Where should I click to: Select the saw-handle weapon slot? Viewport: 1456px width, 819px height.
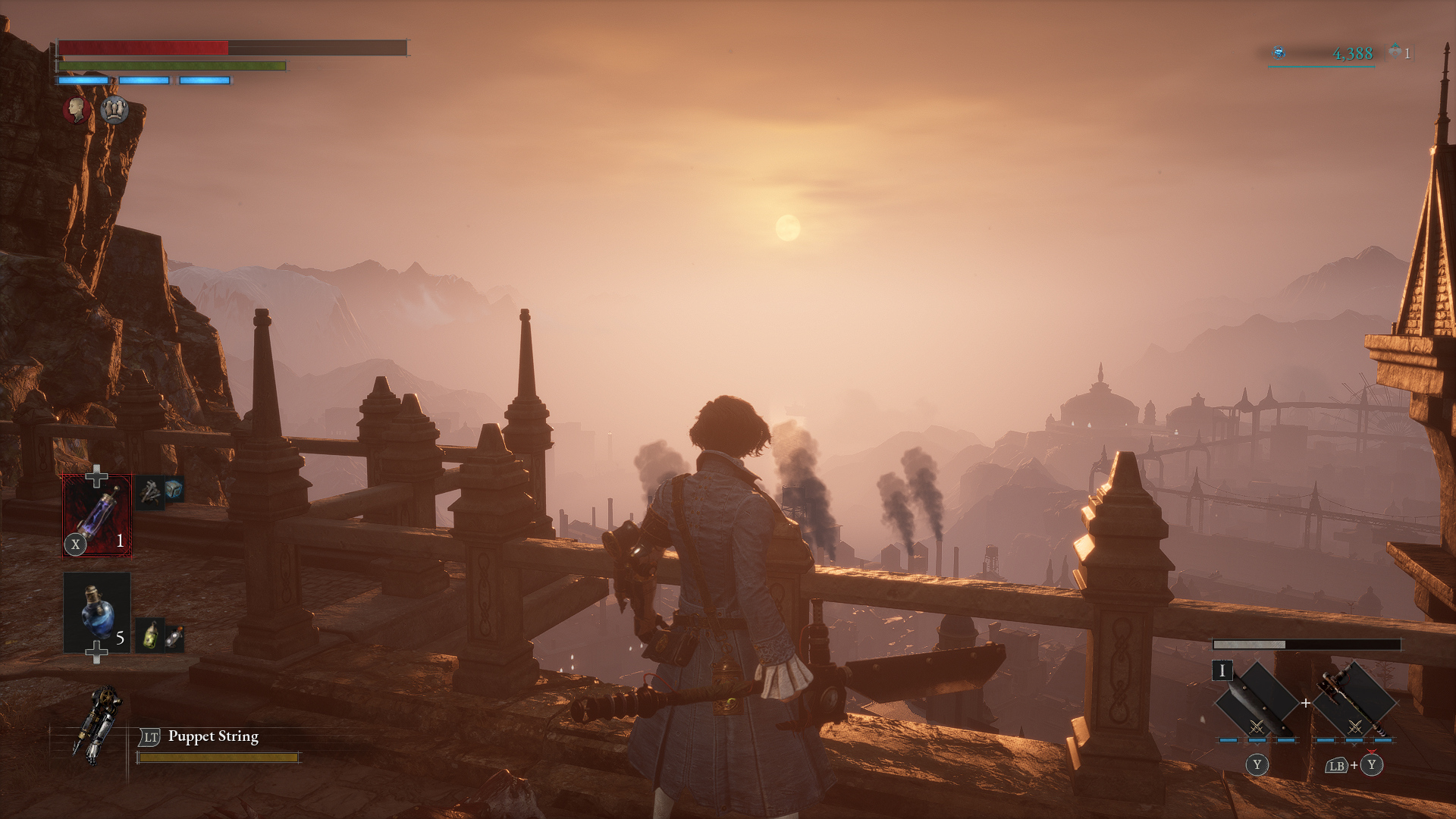pos(1354,701)
